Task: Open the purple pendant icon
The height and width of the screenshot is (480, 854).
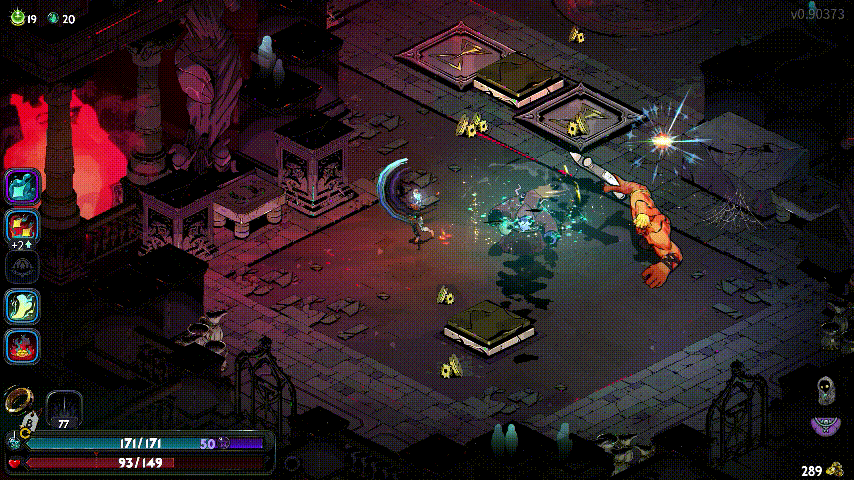Action: (825, 427)
